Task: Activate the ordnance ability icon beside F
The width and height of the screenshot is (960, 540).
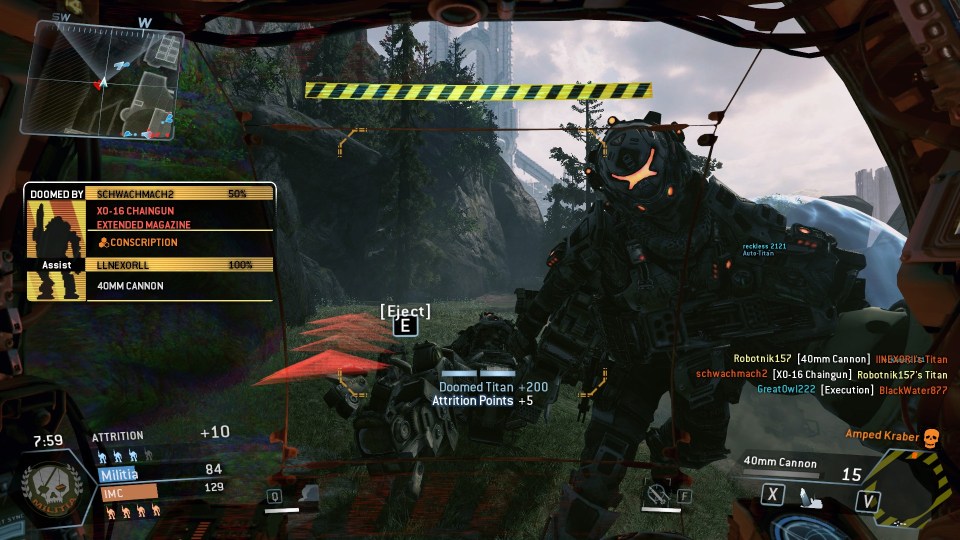Action: 656,493
